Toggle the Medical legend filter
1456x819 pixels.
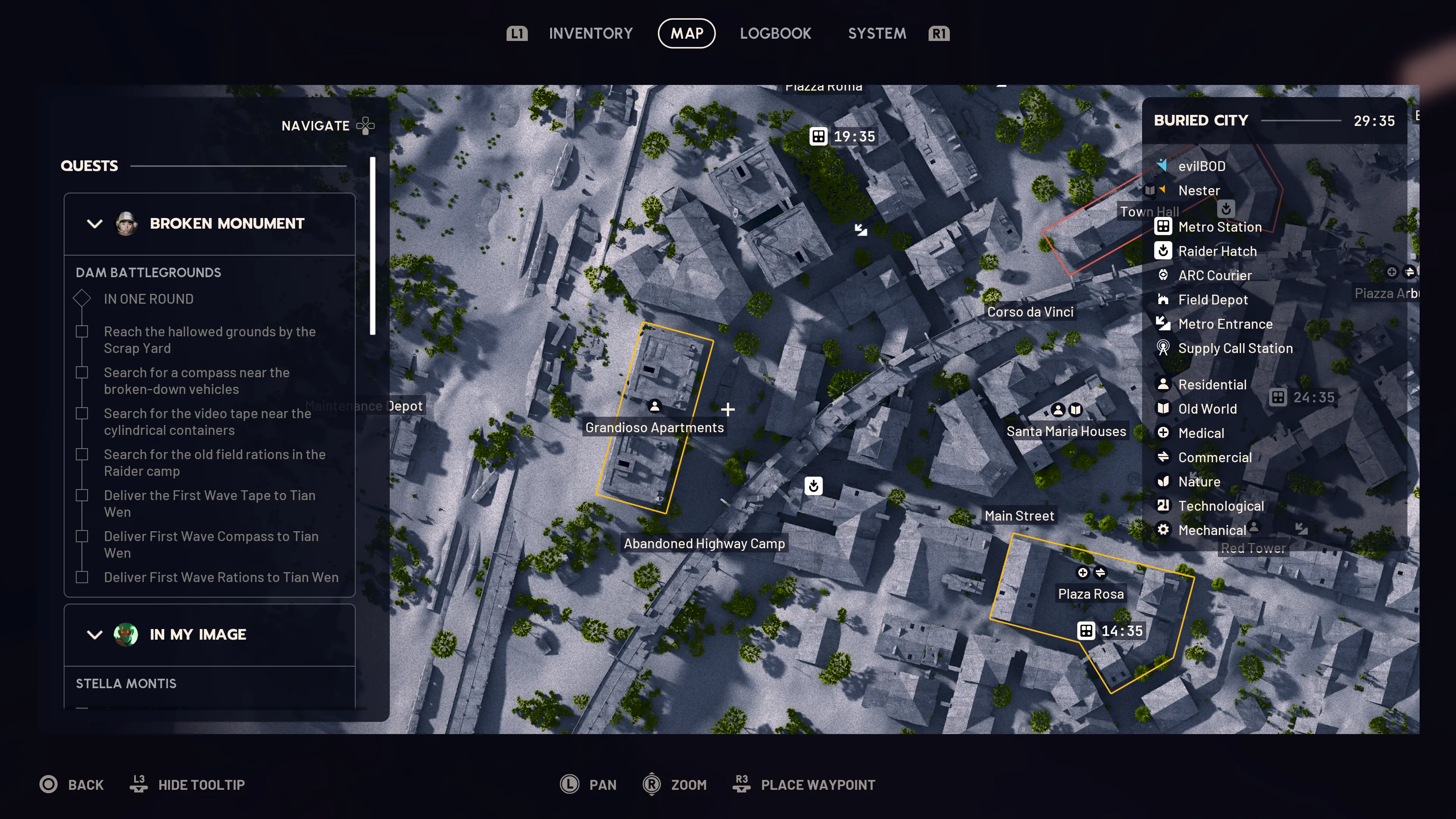pos(1200,433)
